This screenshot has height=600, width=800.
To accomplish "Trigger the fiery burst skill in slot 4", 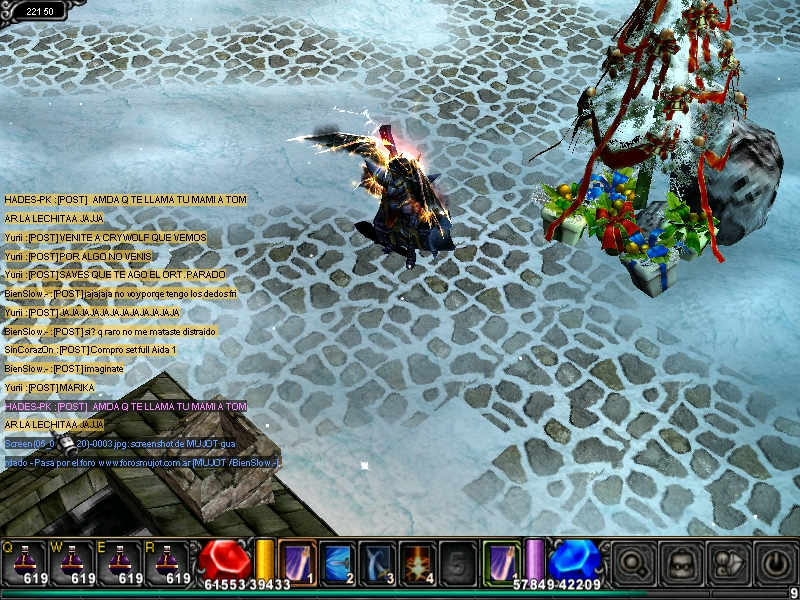I will (x=417, y=561).
